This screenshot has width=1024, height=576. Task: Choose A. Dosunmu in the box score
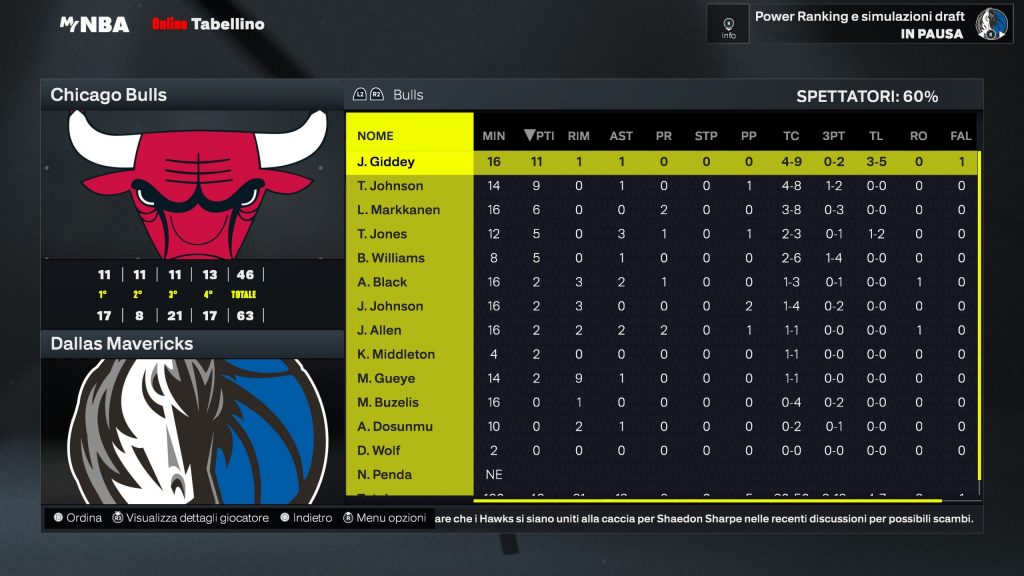(x=395, y=426)
